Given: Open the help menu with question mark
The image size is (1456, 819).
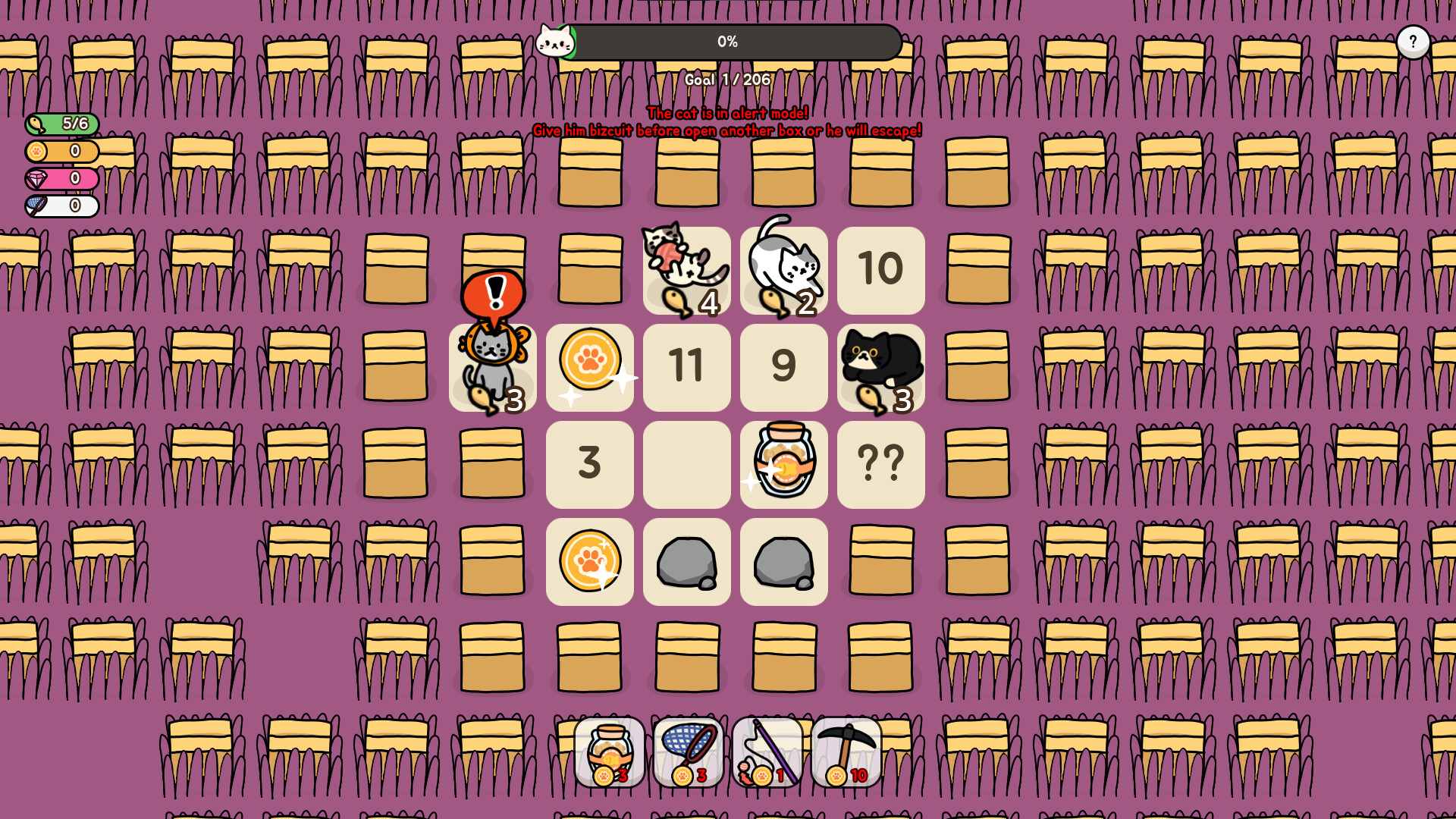Looking at the screenshot, I should [1412, 40].
